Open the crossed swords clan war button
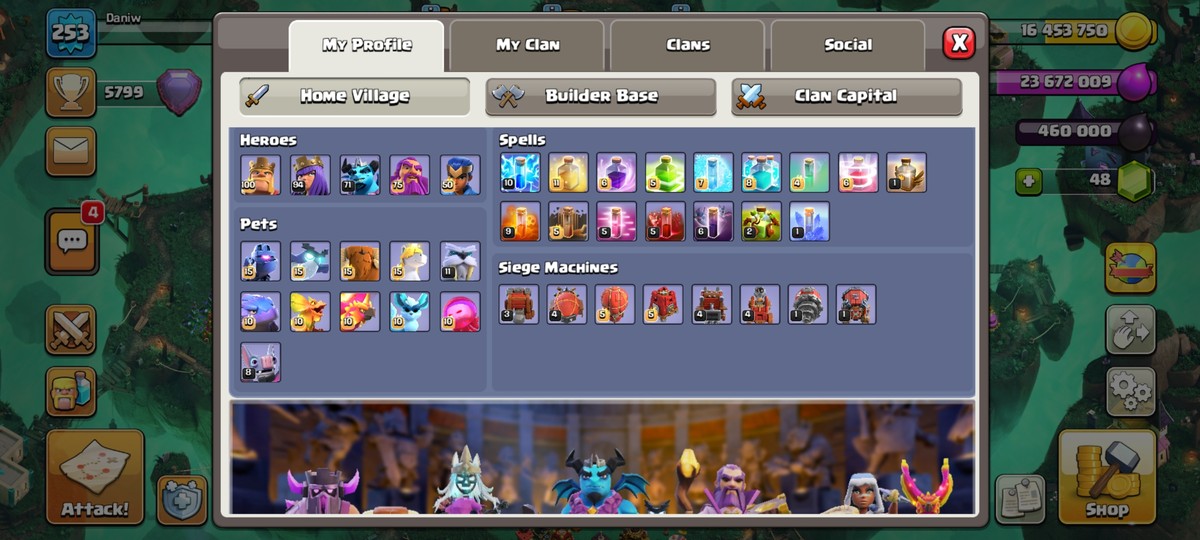 click(71, 330)
